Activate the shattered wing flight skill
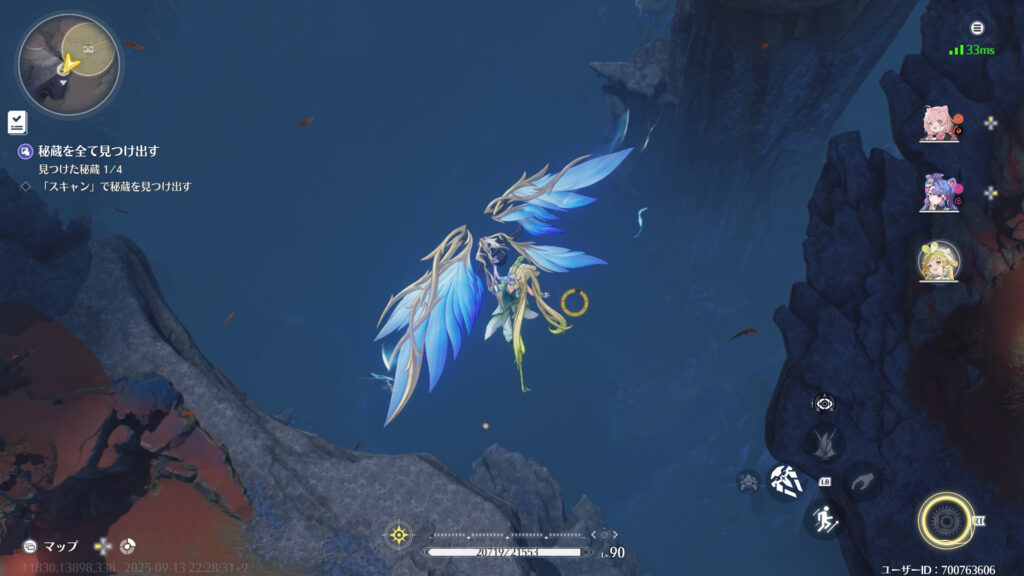This screenshot has width=1024, height=576. [x=786, y=481]
